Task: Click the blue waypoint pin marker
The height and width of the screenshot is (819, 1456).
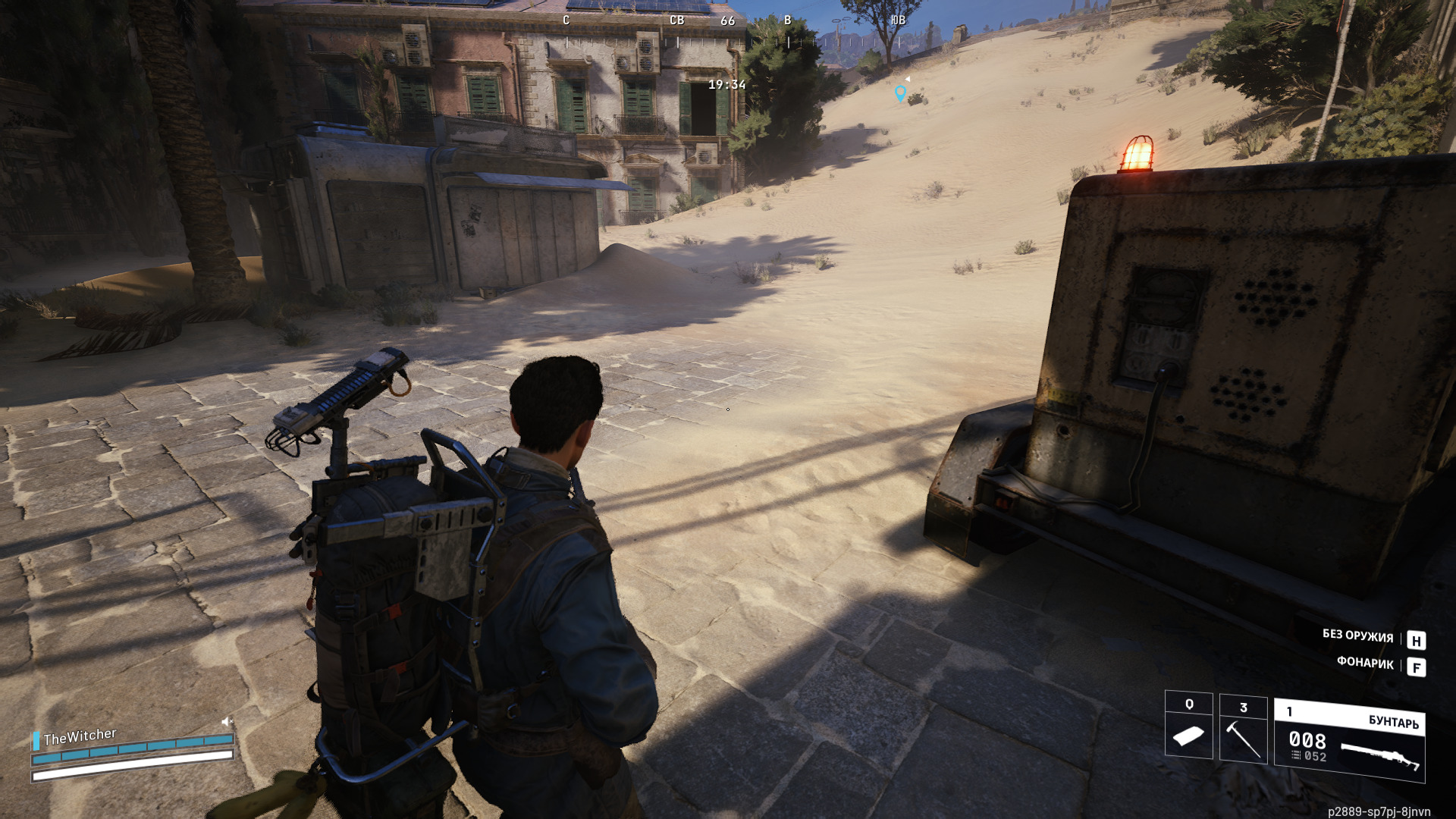Action: [x=900, y=93]
